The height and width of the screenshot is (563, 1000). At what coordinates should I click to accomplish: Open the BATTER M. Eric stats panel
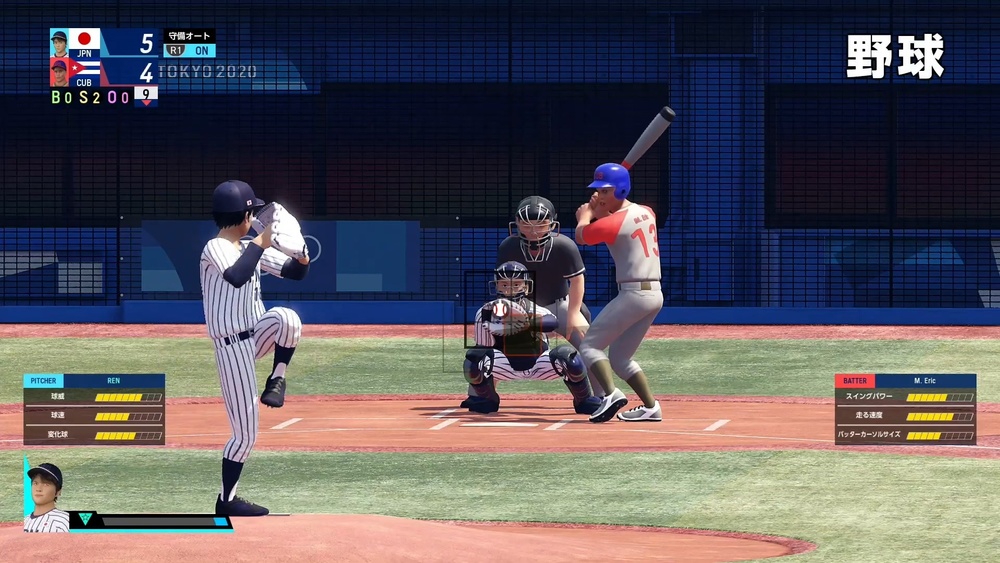pyautogui.click(x=905, y=409)
